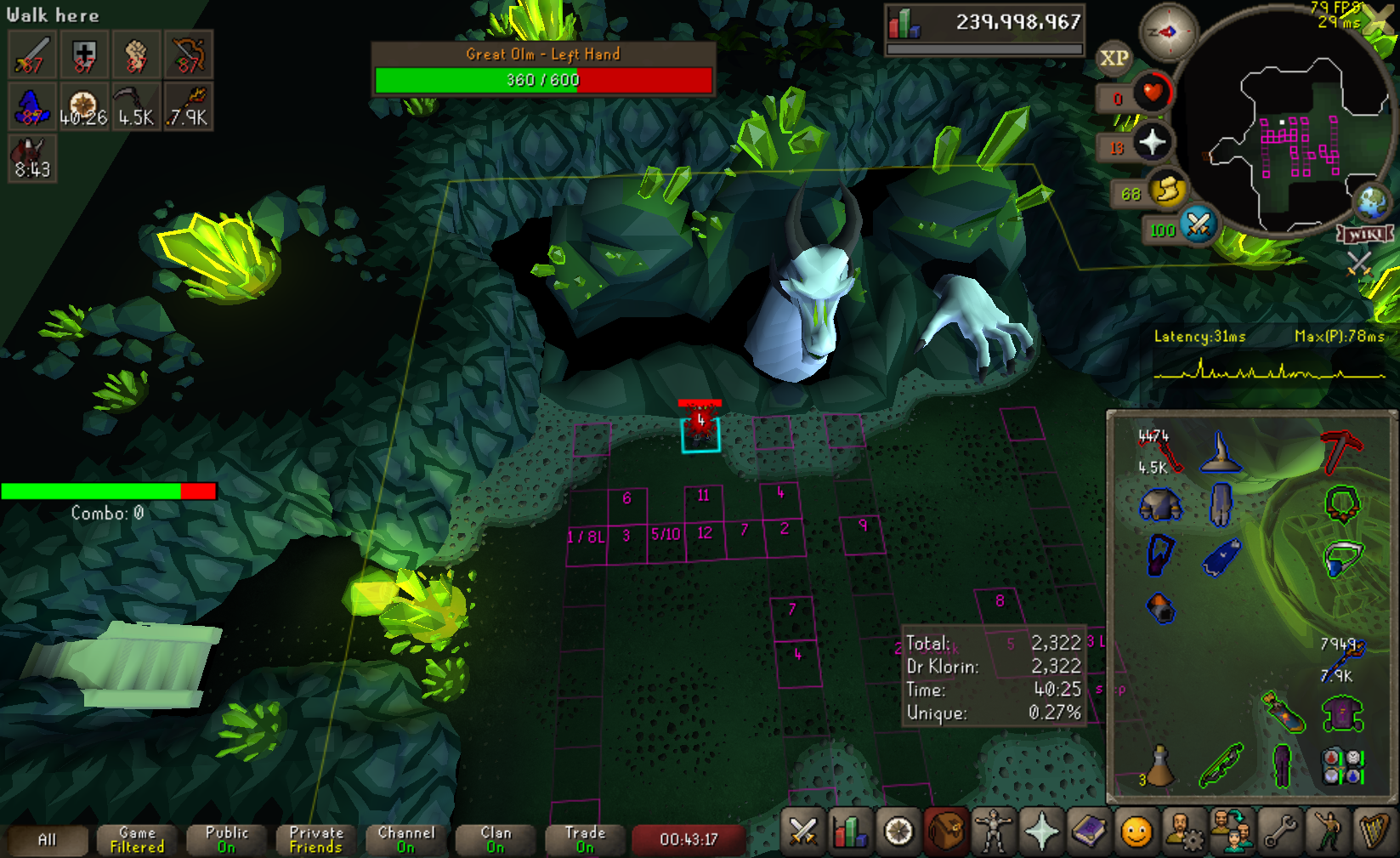Open the purple spellbook Magic tab
This screenshot has height=858, width=1400.
[x=1089, y=832]
